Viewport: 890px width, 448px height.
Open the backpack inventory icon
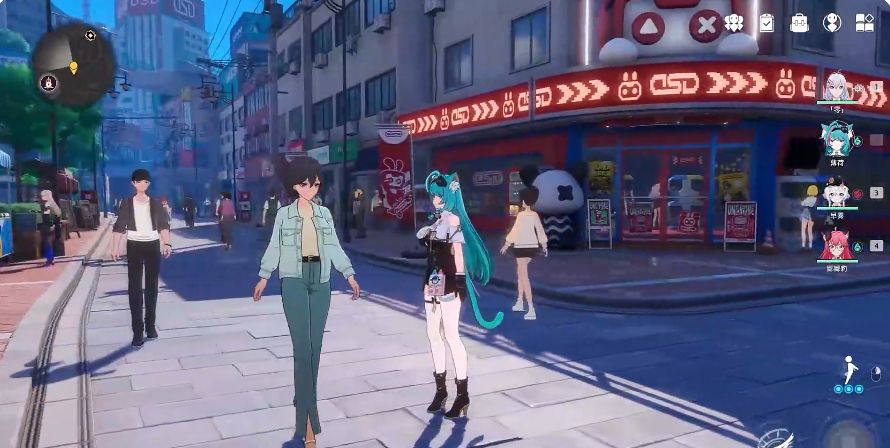(799, 22)
